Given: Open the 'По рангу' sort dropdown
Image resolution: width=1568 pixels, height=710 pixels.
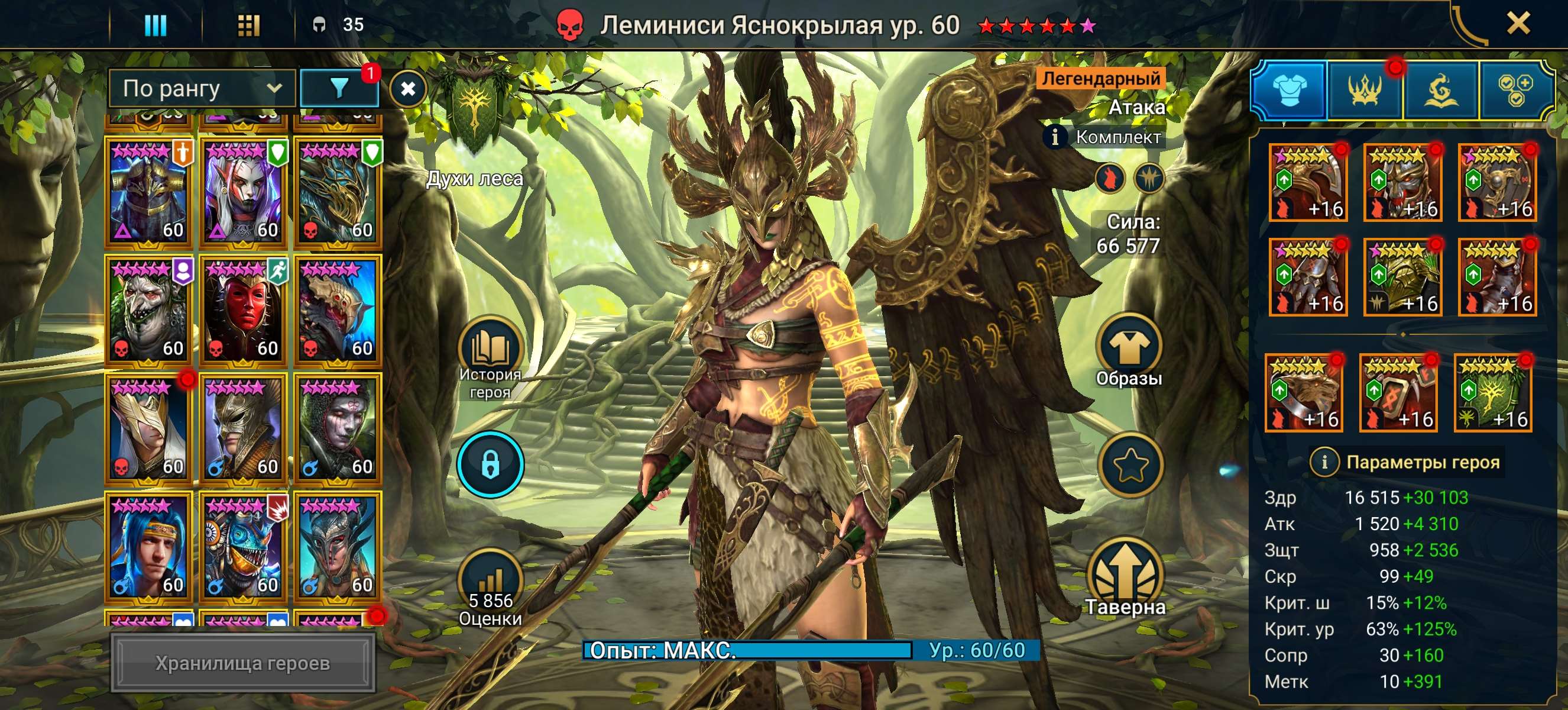Looking at the screenshot, I should click(x=202, y=89).
